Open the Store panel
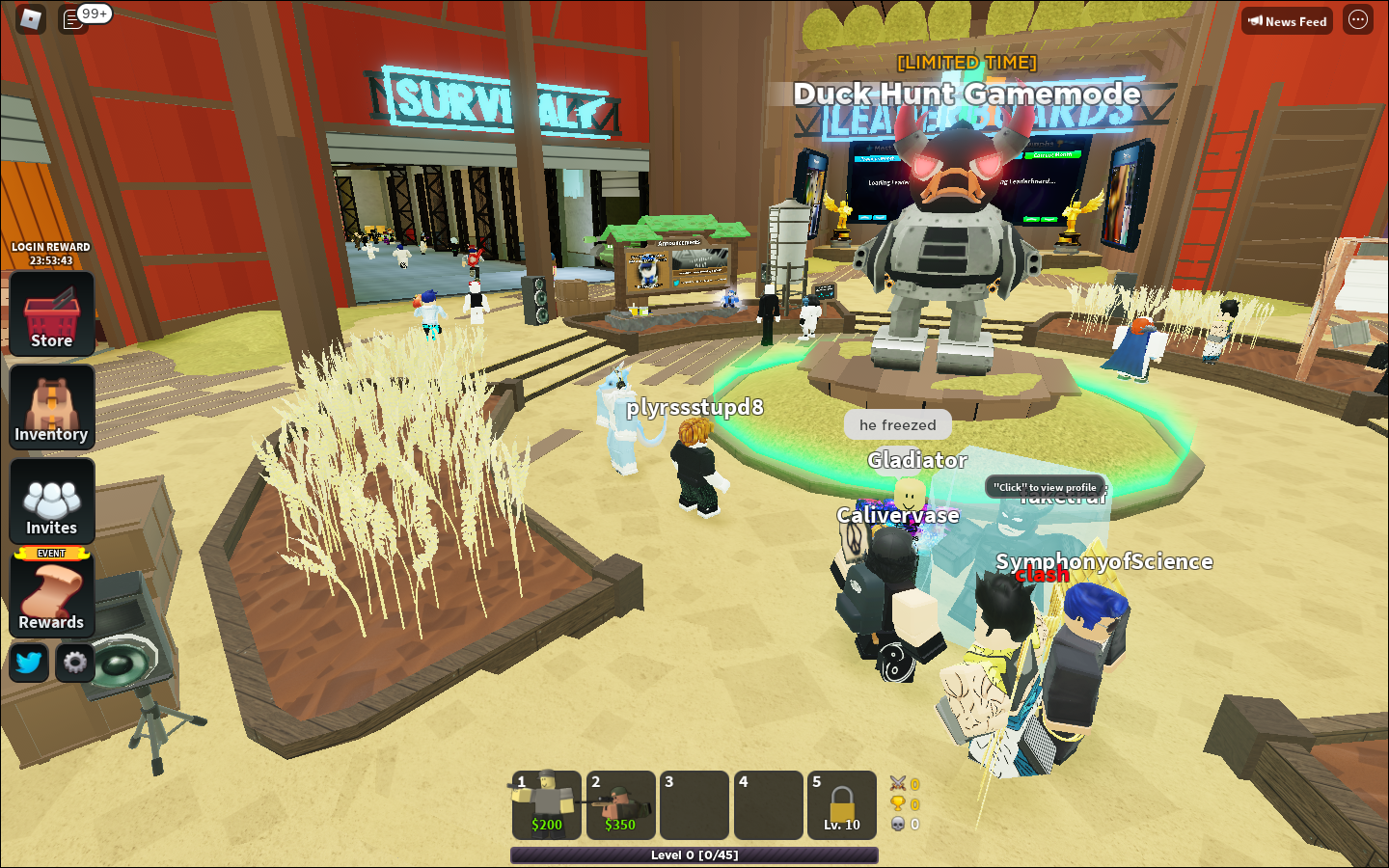The height and width of the screenshot is (868, 1389). [51, 313]
